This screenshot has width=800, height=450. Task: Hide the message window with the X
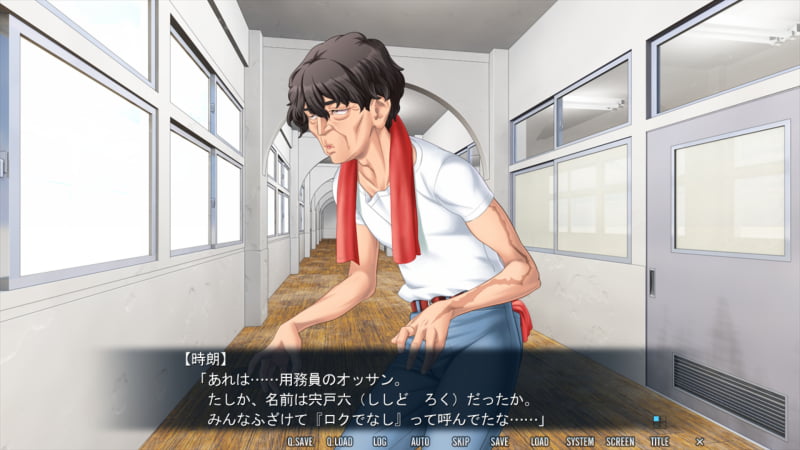point(700,441)
